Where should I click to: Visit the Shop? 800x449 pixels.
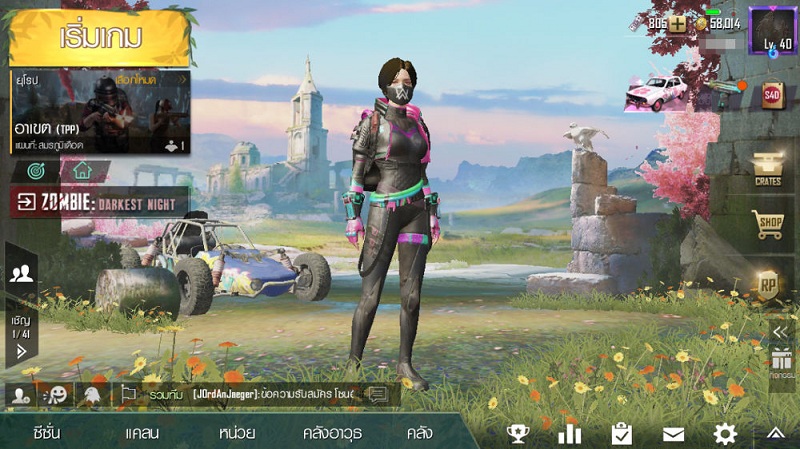pyautogui.click(x=768, y=224)
